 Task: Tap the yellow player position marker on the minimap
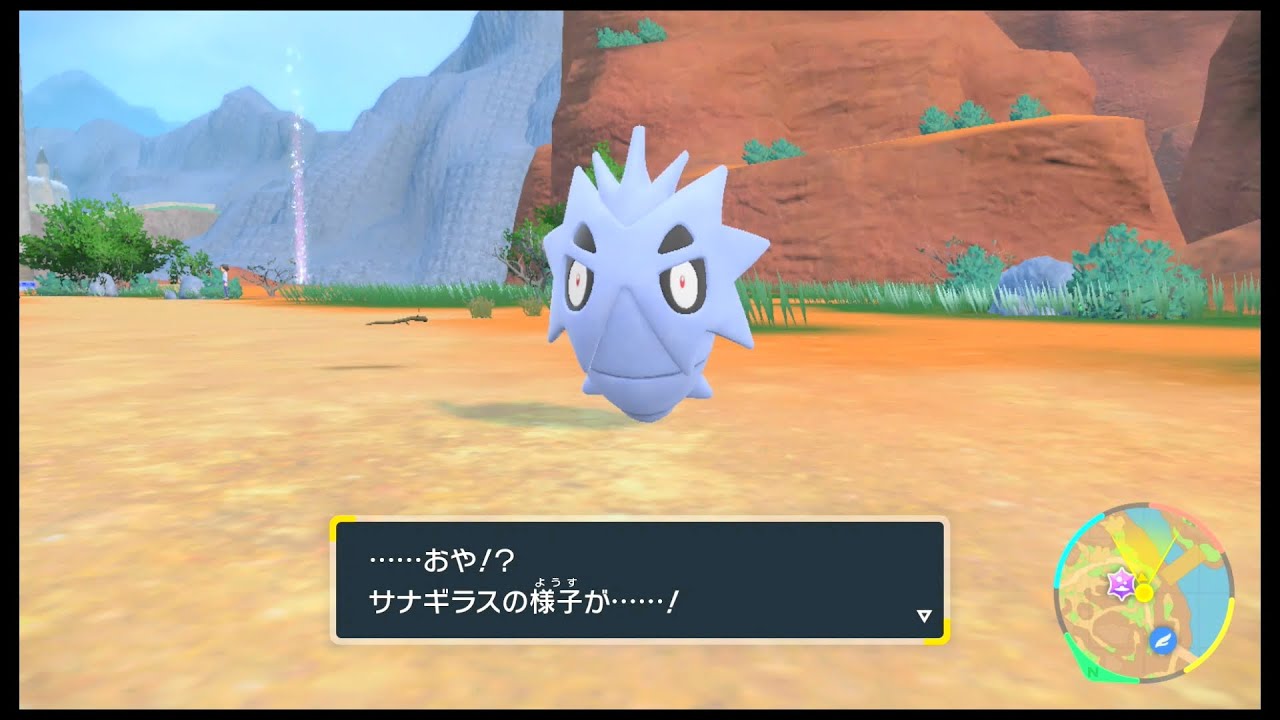pyautogui.click(x=1144, y=592)
